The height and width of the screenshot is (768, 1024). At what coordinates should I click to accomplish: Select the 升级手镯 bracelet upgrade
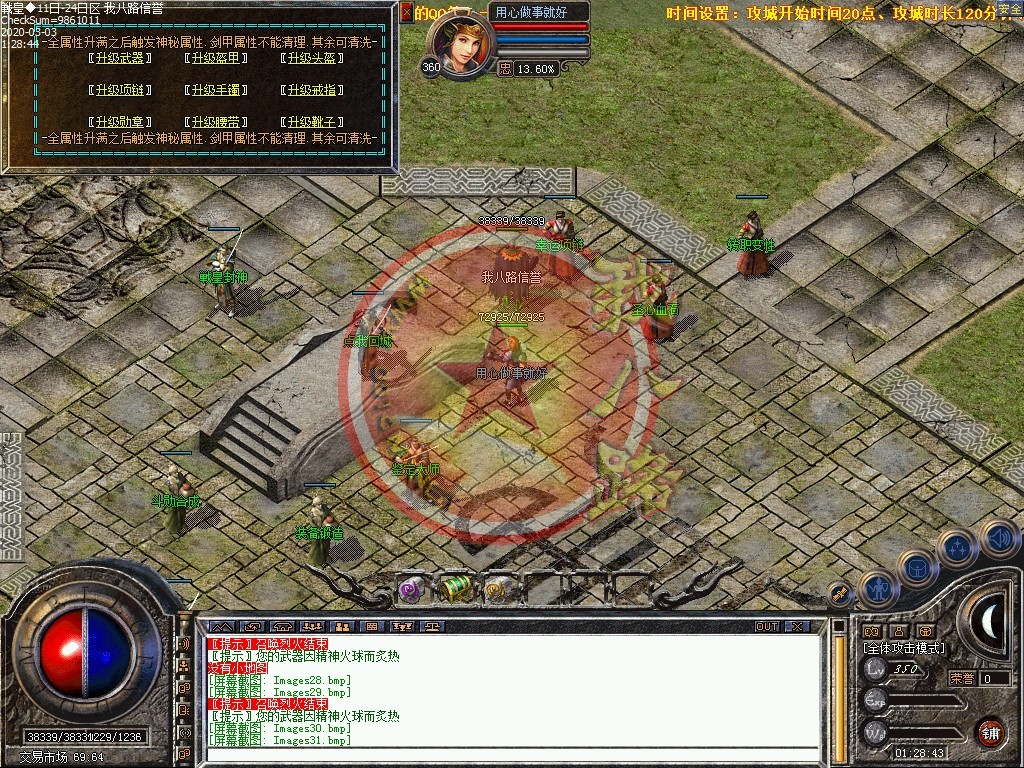tap(215, 90)
